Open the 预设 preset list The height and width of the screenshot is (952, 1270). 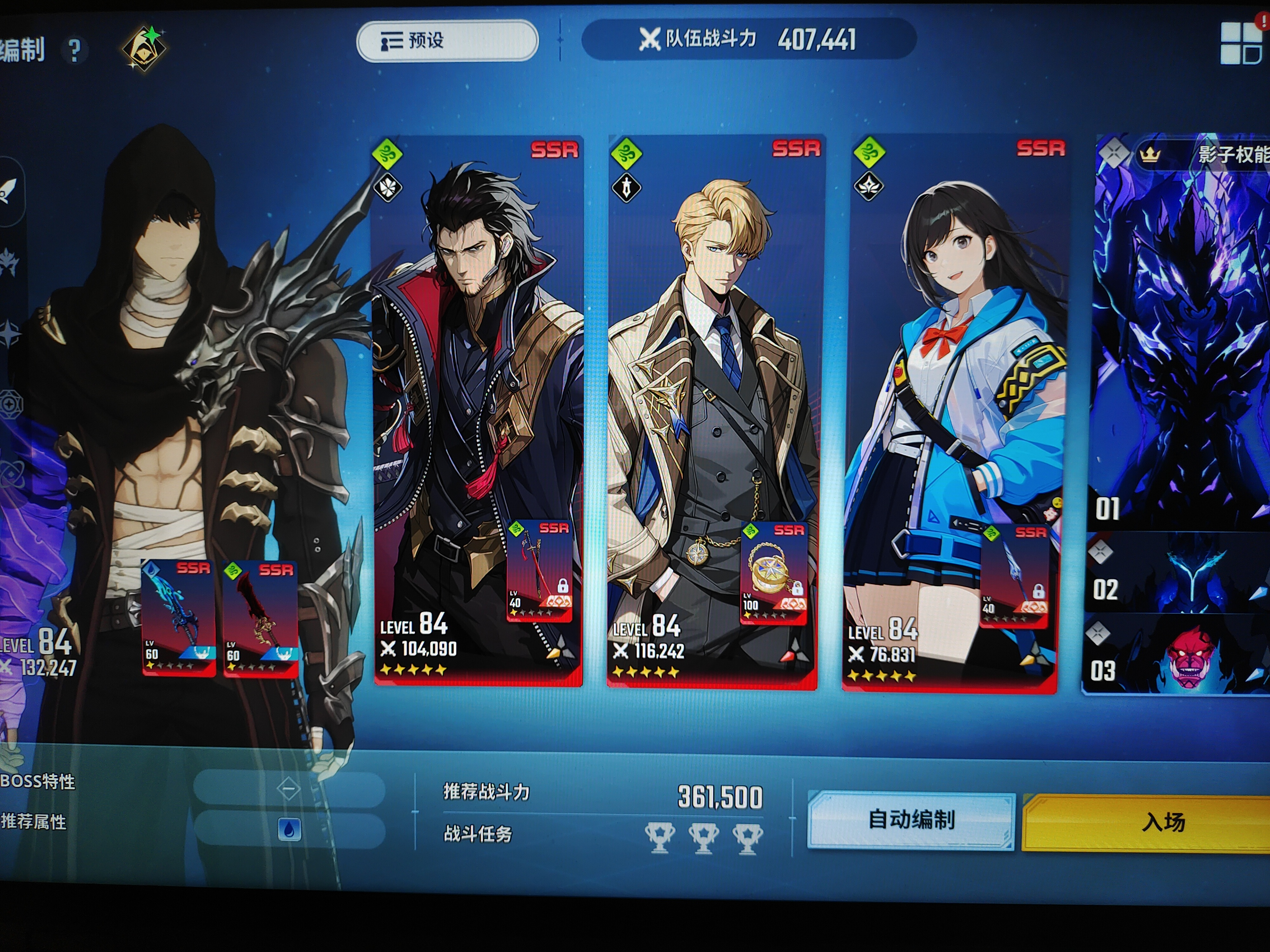447,41
